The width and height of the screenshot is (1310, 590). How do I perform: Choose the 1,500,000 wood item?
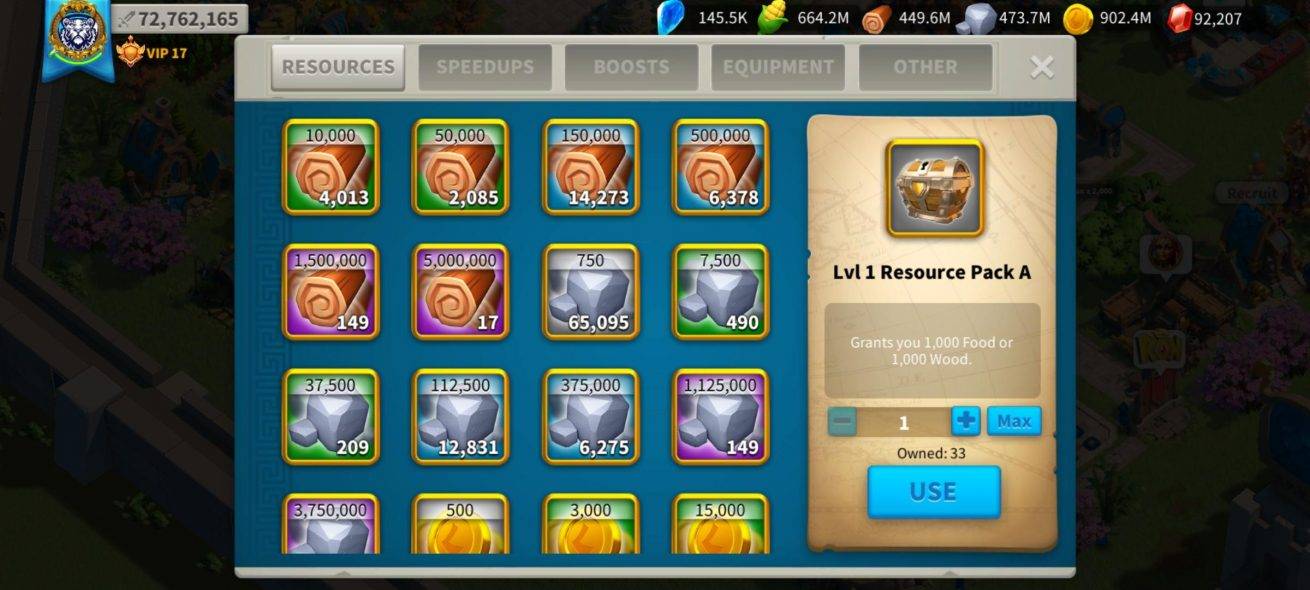331,292
